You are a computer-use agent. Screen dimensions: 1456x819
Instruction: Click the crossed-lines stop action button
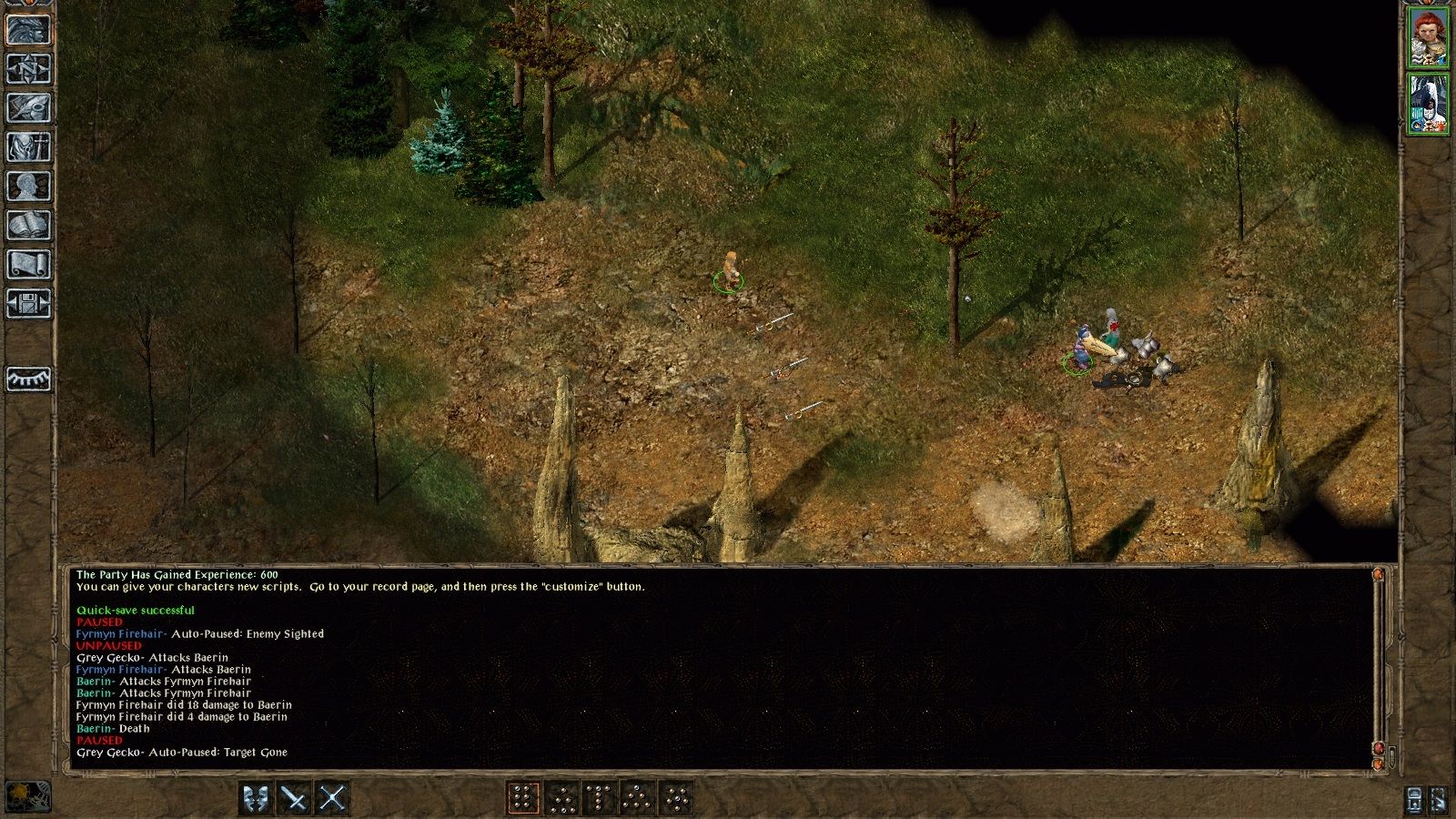[x=332, y=798]
